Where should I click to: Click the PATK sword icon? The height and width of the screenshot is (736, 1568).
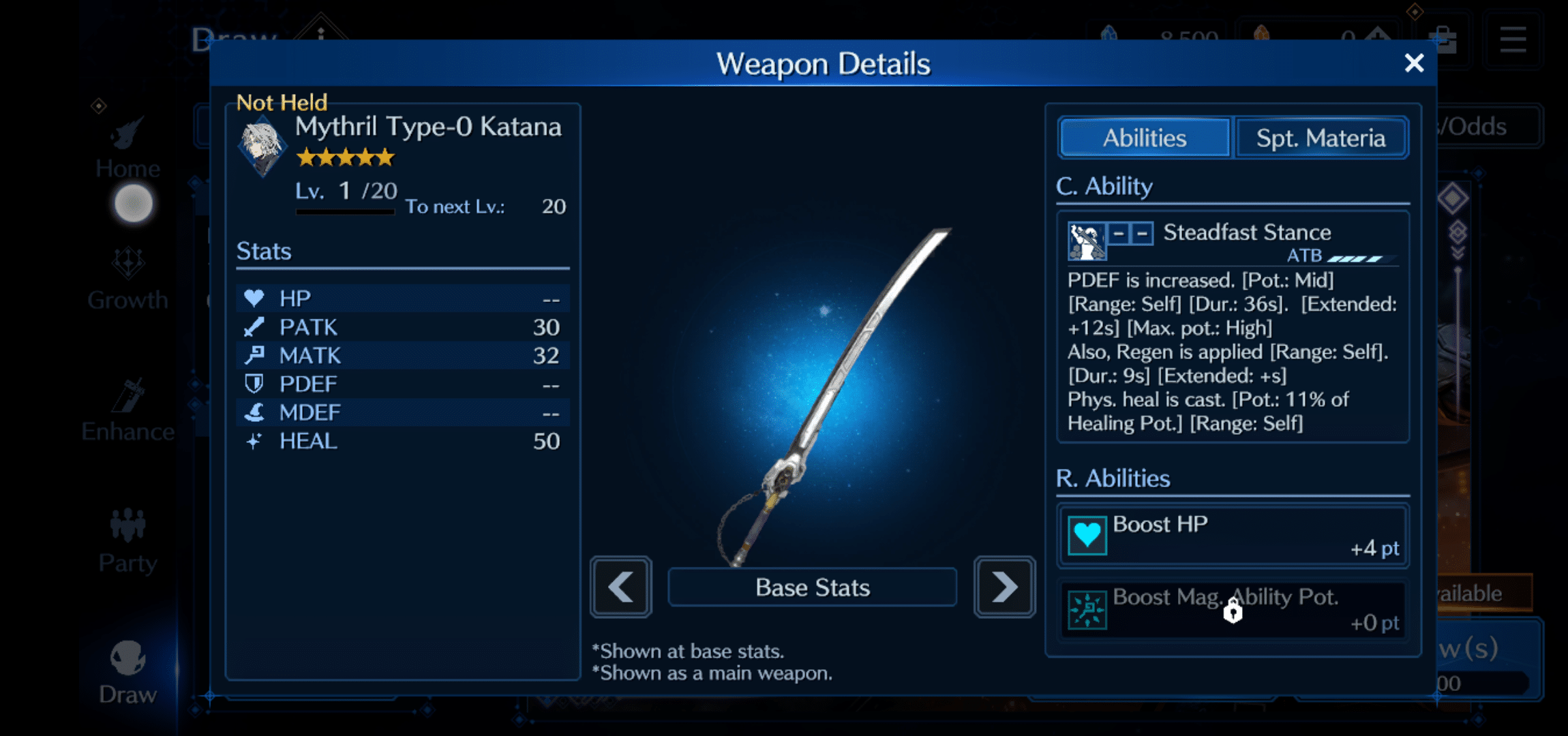click(255, 327)
